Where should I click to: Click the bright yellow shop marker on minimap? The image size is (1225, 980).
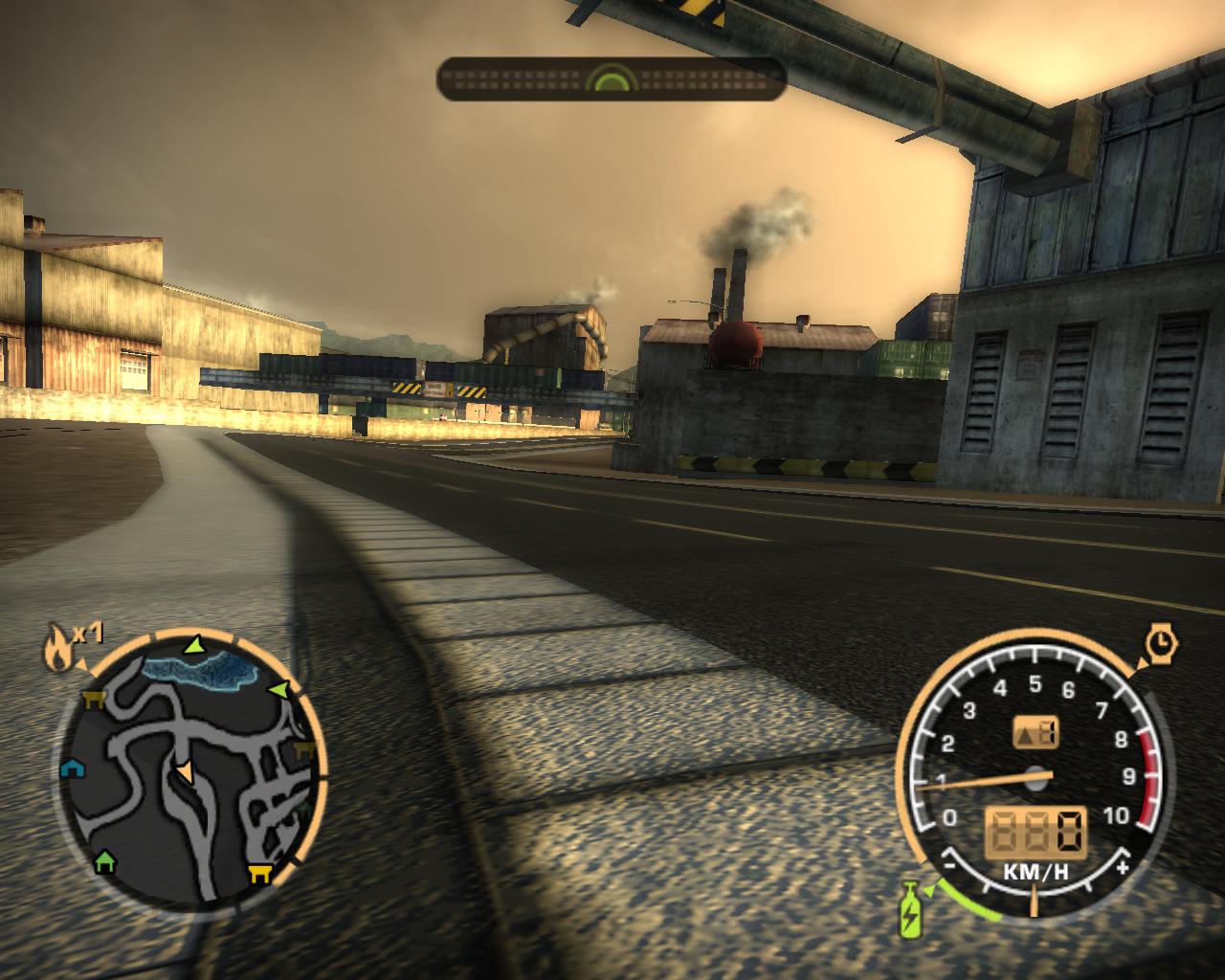coord(258,872)
